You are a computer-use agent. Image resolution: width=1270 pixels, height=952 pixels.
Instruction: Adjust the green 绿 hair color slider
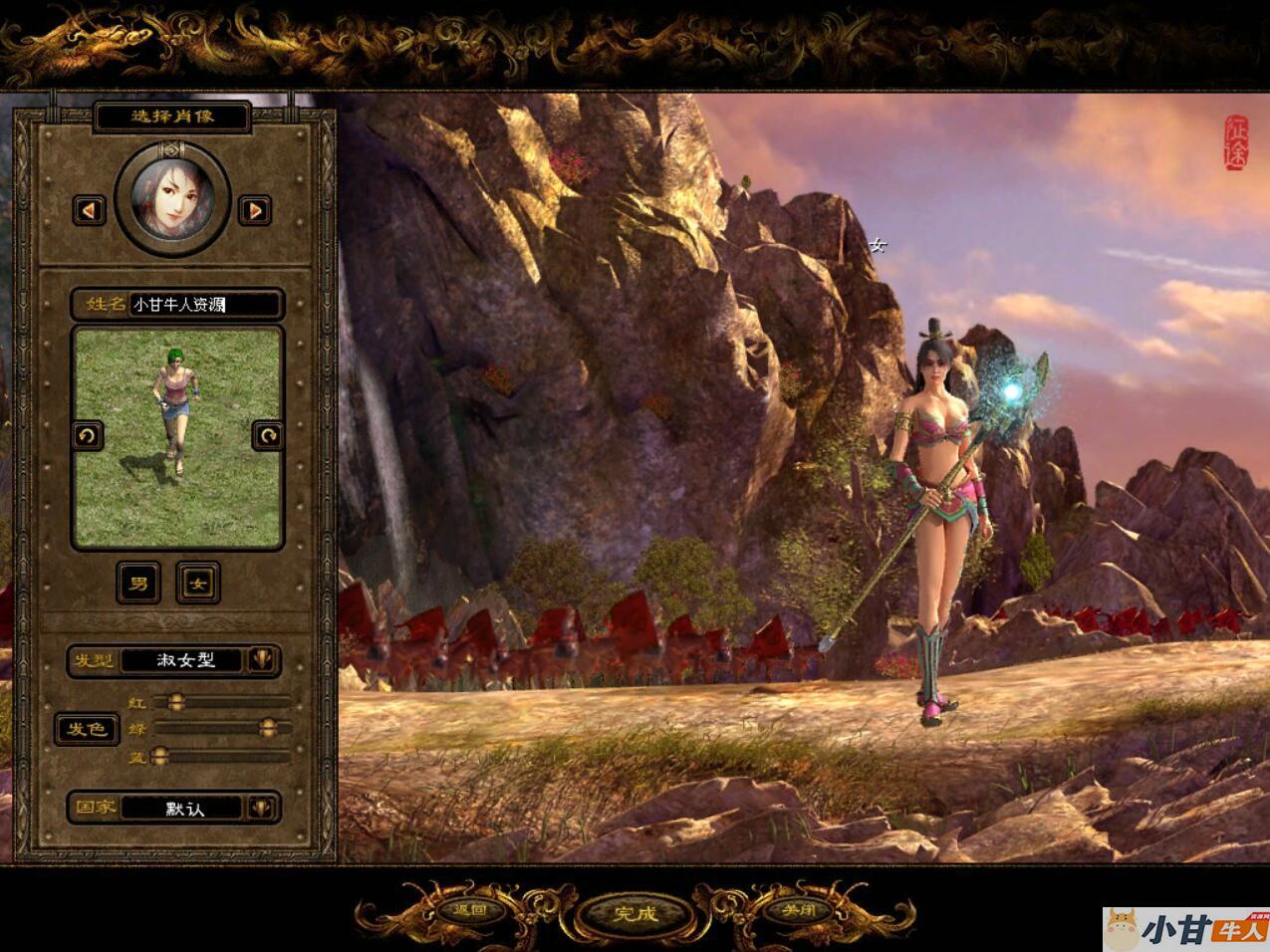point(267,729)
